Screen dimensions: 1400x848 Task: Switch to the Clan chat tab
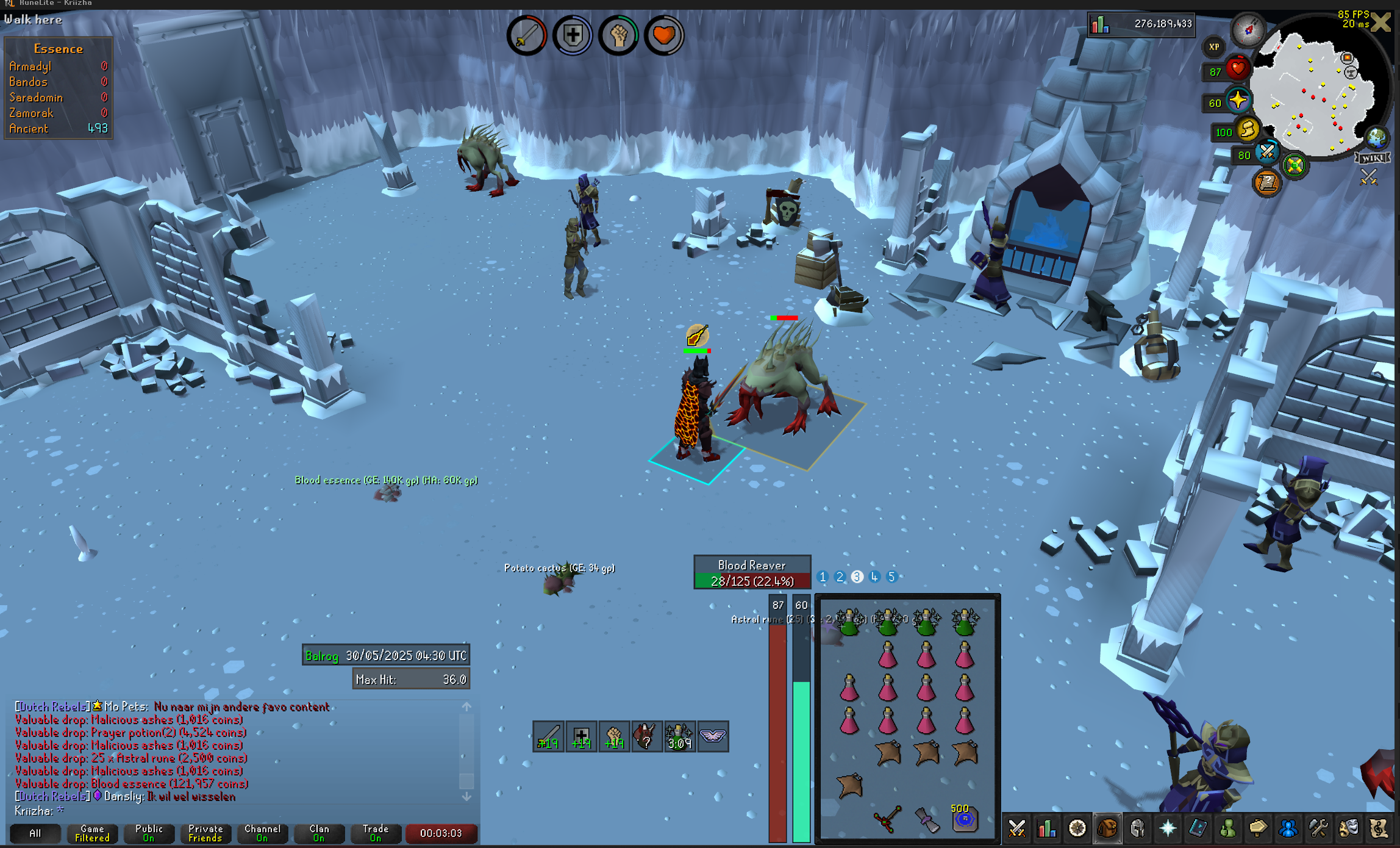coord(319,833)
